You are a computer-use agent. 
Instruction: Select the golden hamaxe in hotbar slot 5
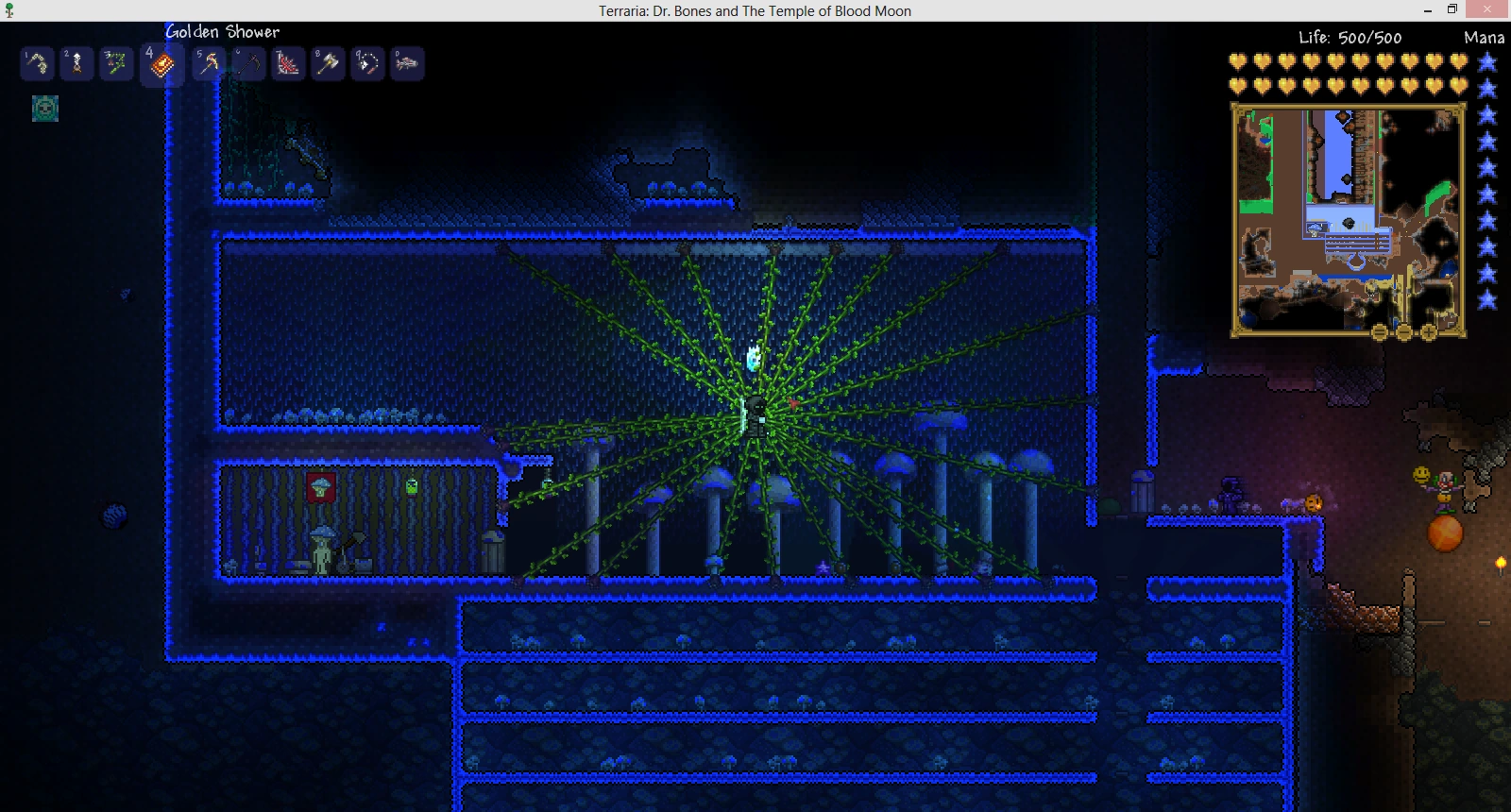(x=208, y=63)
